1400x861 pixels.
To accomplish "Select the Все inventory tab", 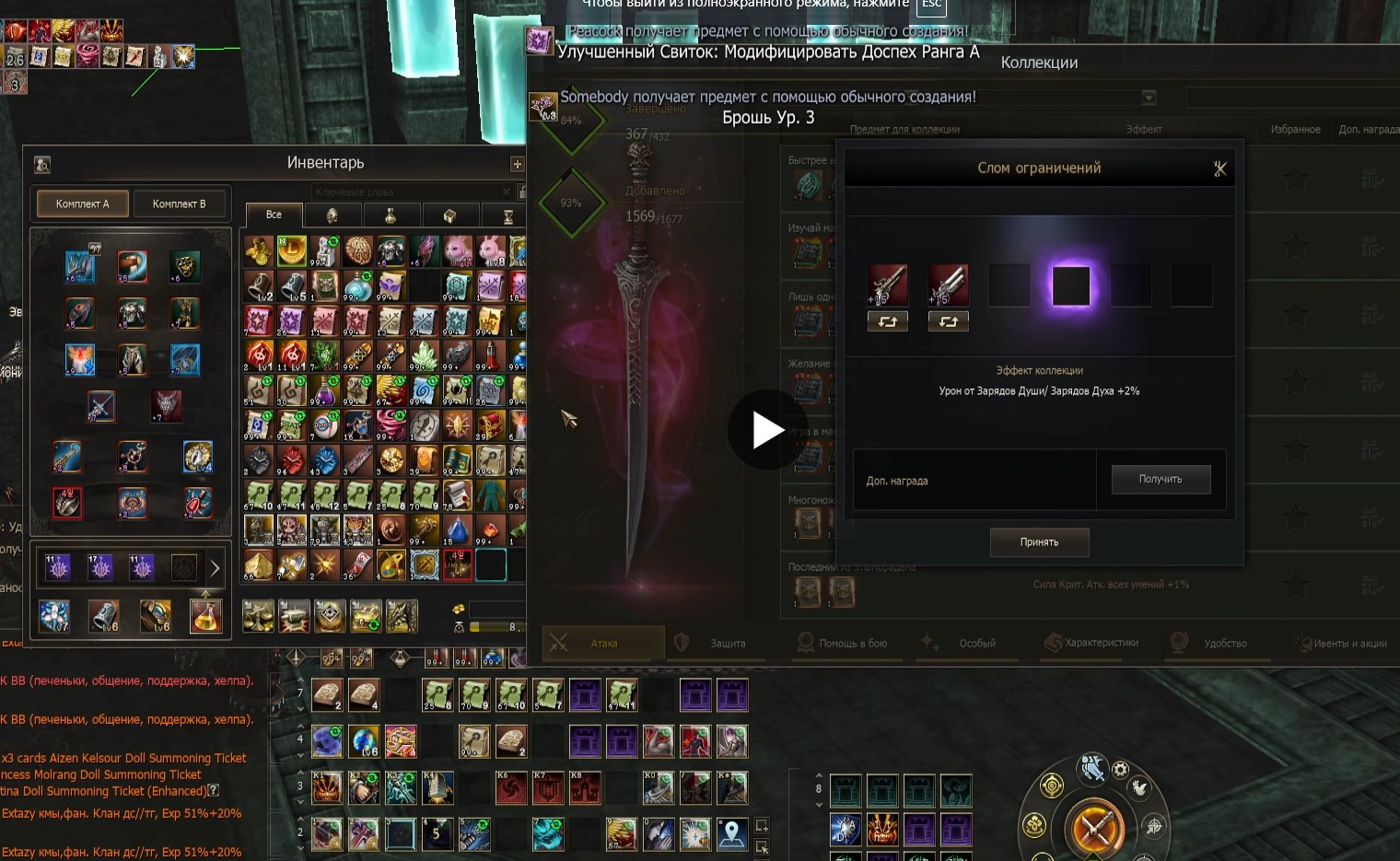I will (x=274, y=215).
